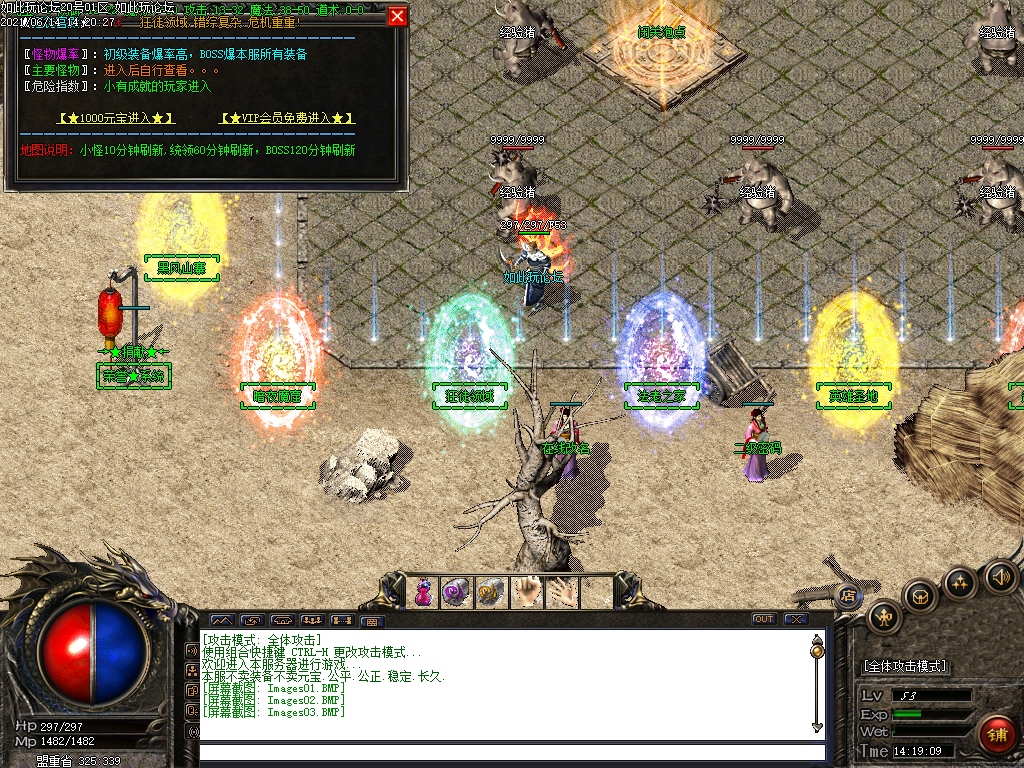
Task: Click the chat text input field
Action: 510,752
